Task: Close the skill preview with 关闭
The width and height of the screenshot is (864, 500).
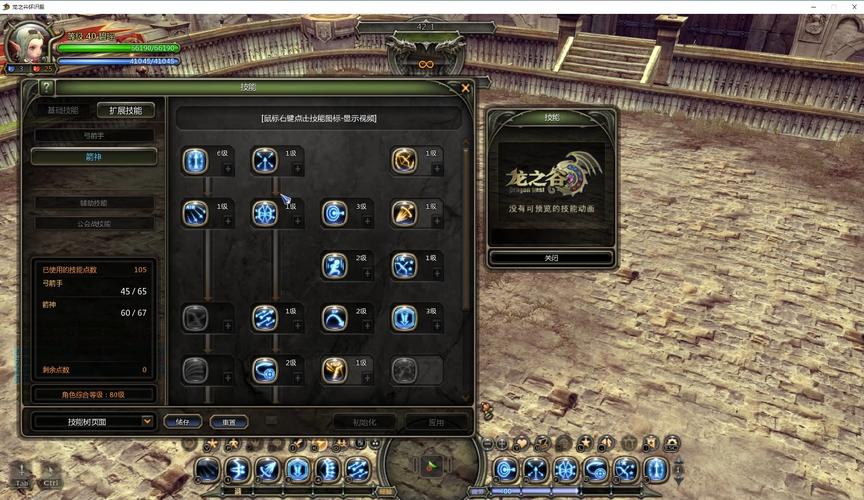Action: click(551, 258)
